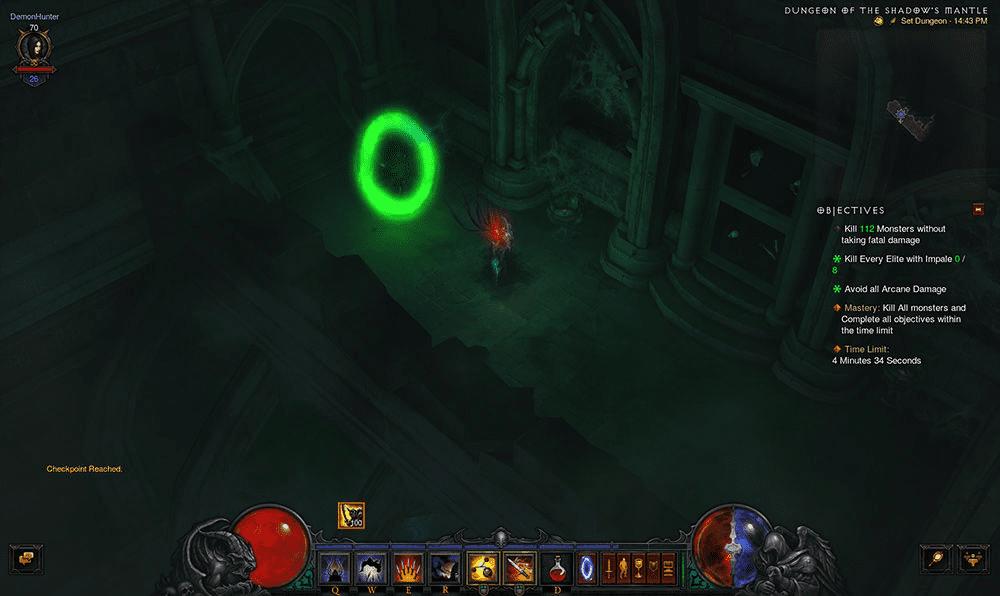1000x596 pixels.
Task: Select the bolas-style left mouse skill
Action: [484, 567]
